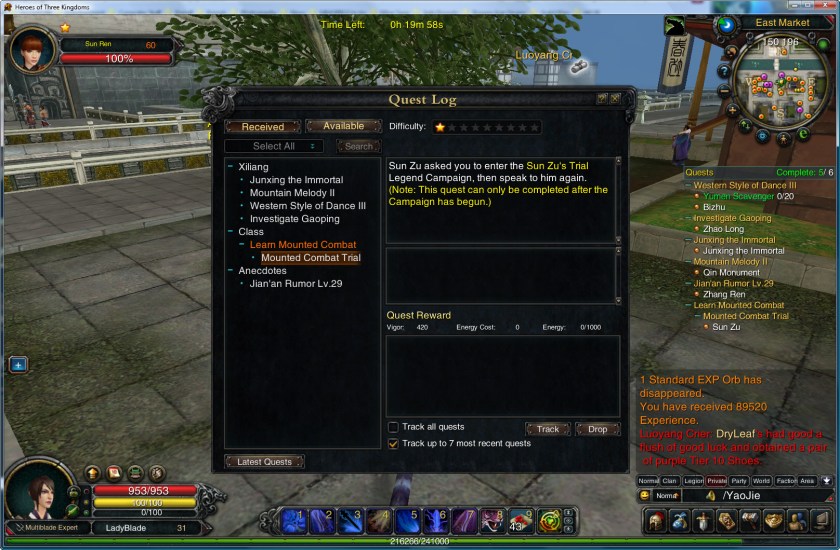Open the Received quests tab

[263, 127]
